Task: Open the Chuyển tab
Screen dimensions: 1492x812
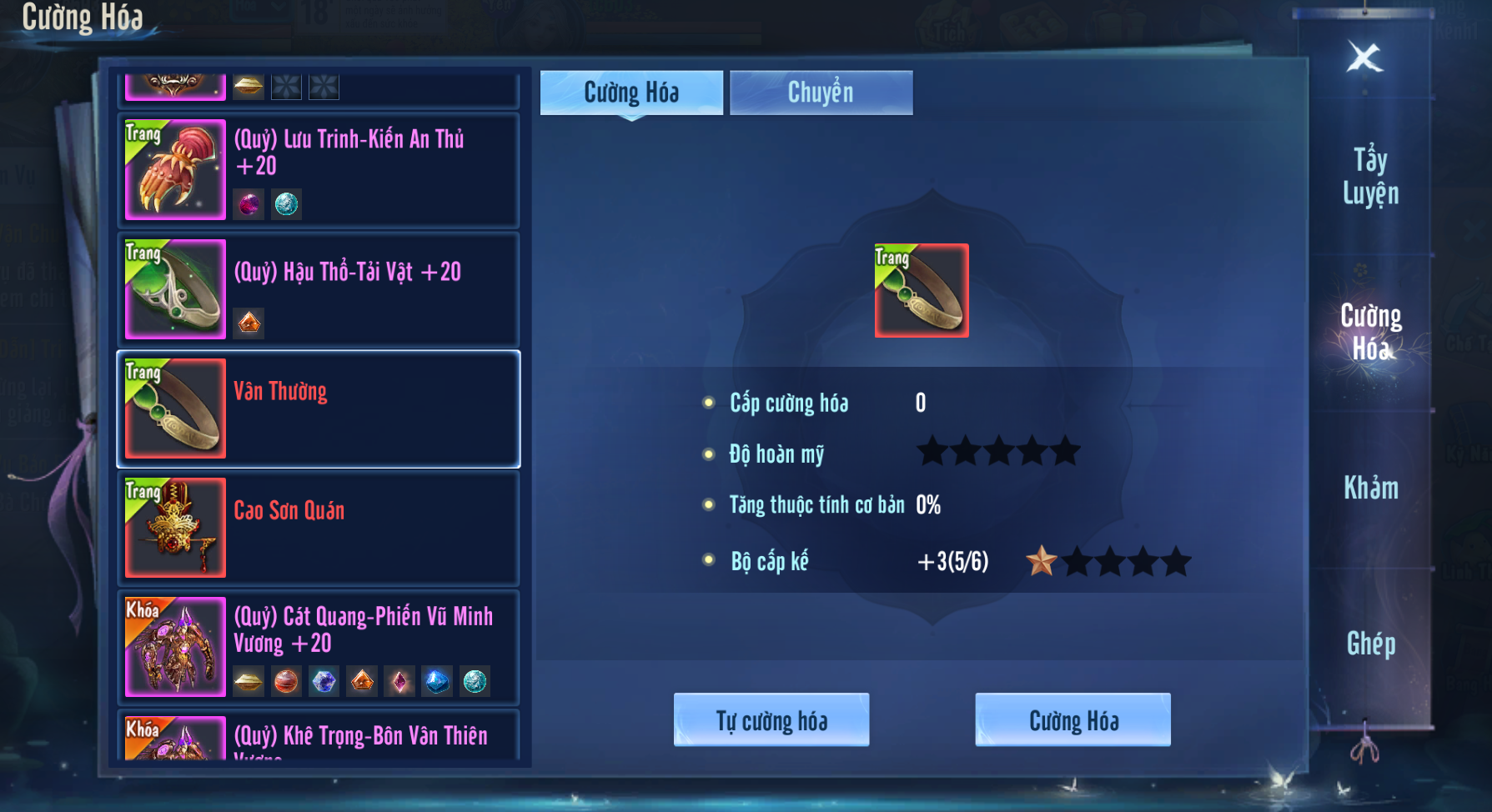Action: [821, 93]
